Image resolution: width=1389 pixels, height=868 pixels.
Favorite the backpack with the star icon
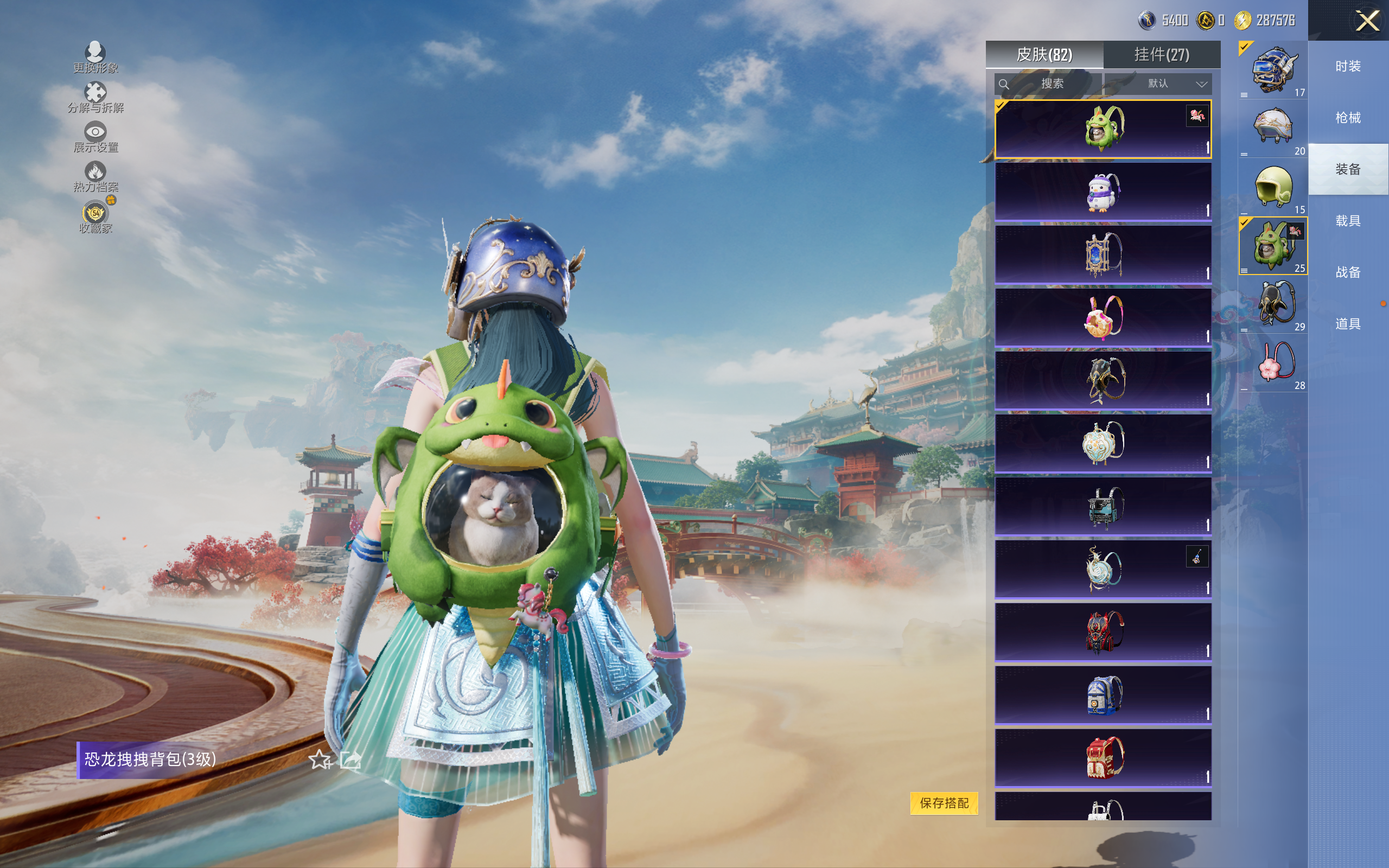[x=320, y=760]
